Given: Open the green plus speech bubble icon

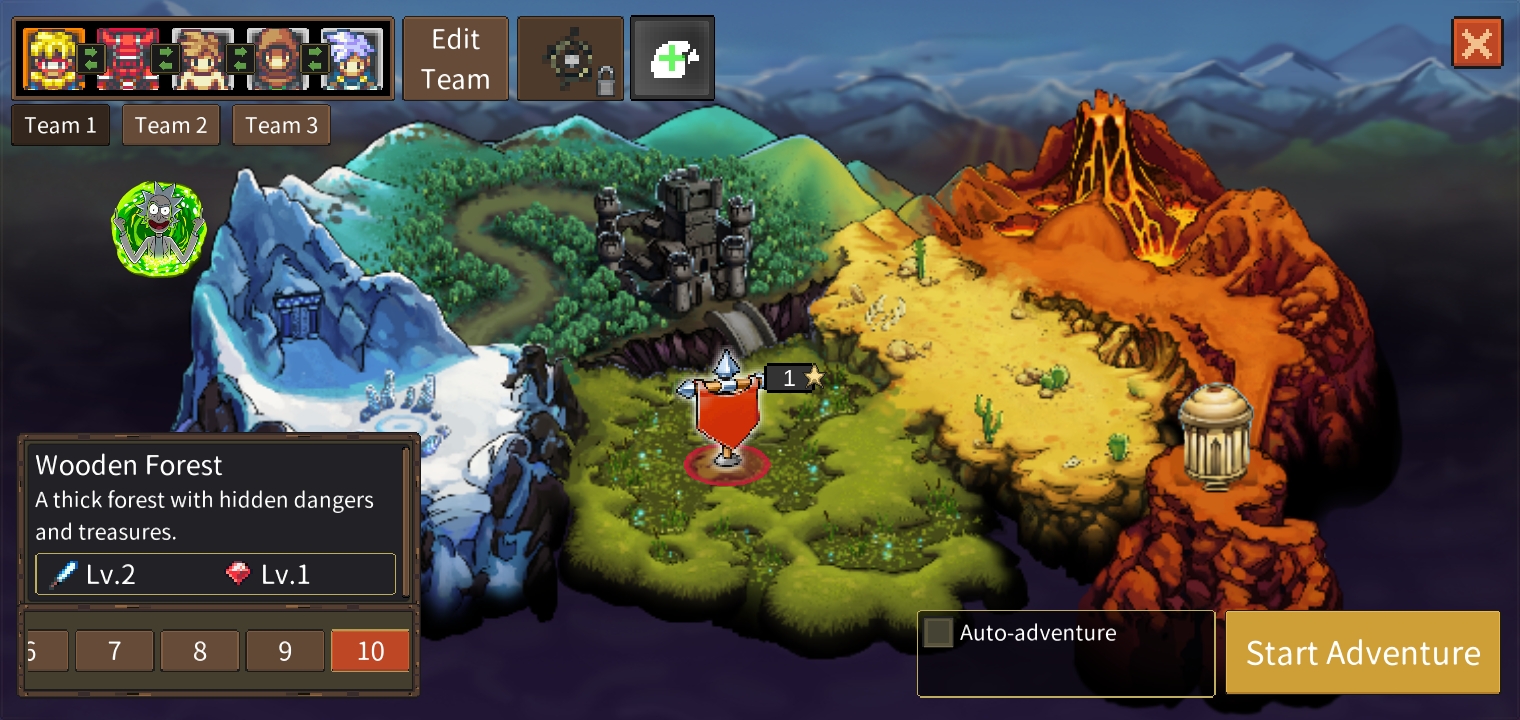Looking at the screenshot, I should coord(672,59).
